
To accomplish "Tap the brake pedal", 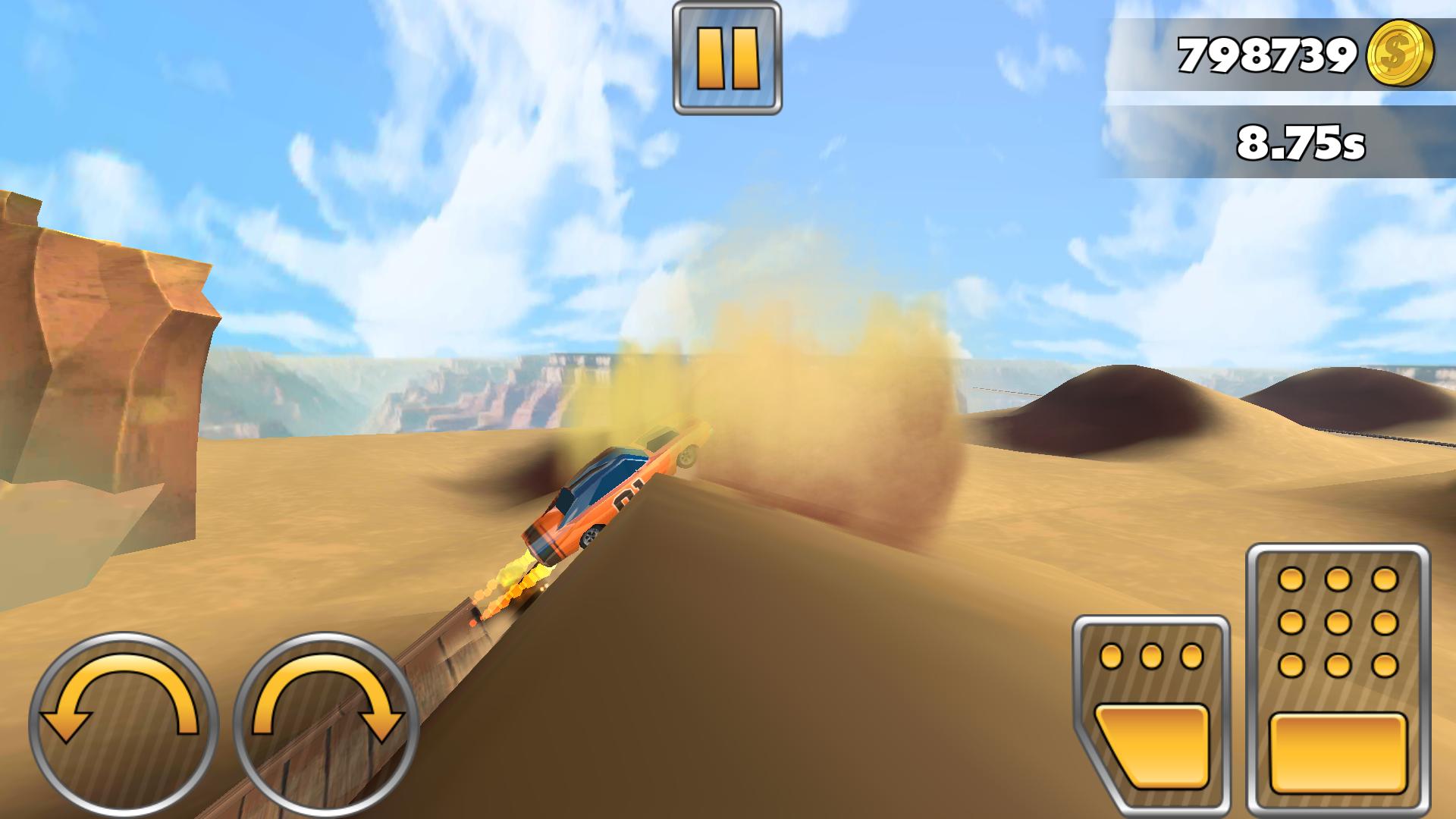I will (1150, 713).
